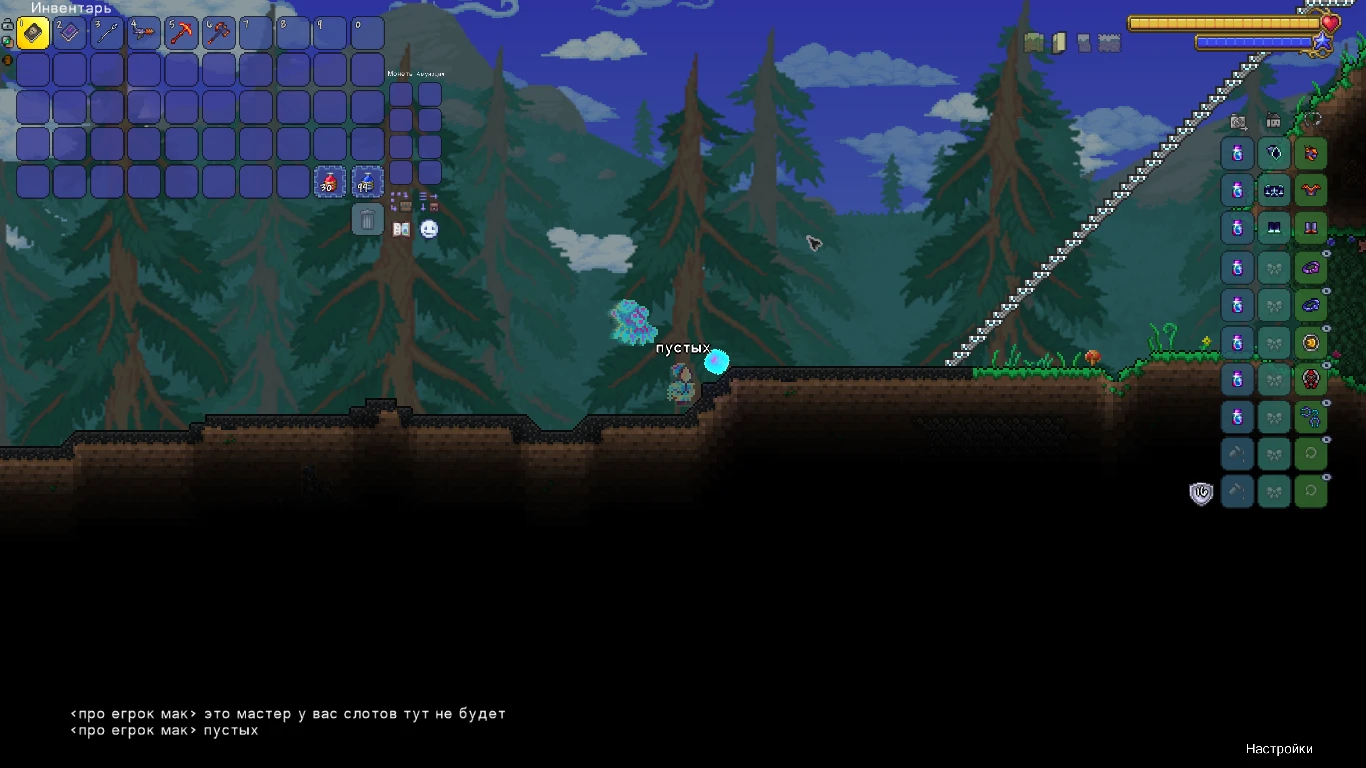This screenshot has height=768, width=1366.
Task: Click the stack of 99 mana potions
Action: click(x=367, y=181)
